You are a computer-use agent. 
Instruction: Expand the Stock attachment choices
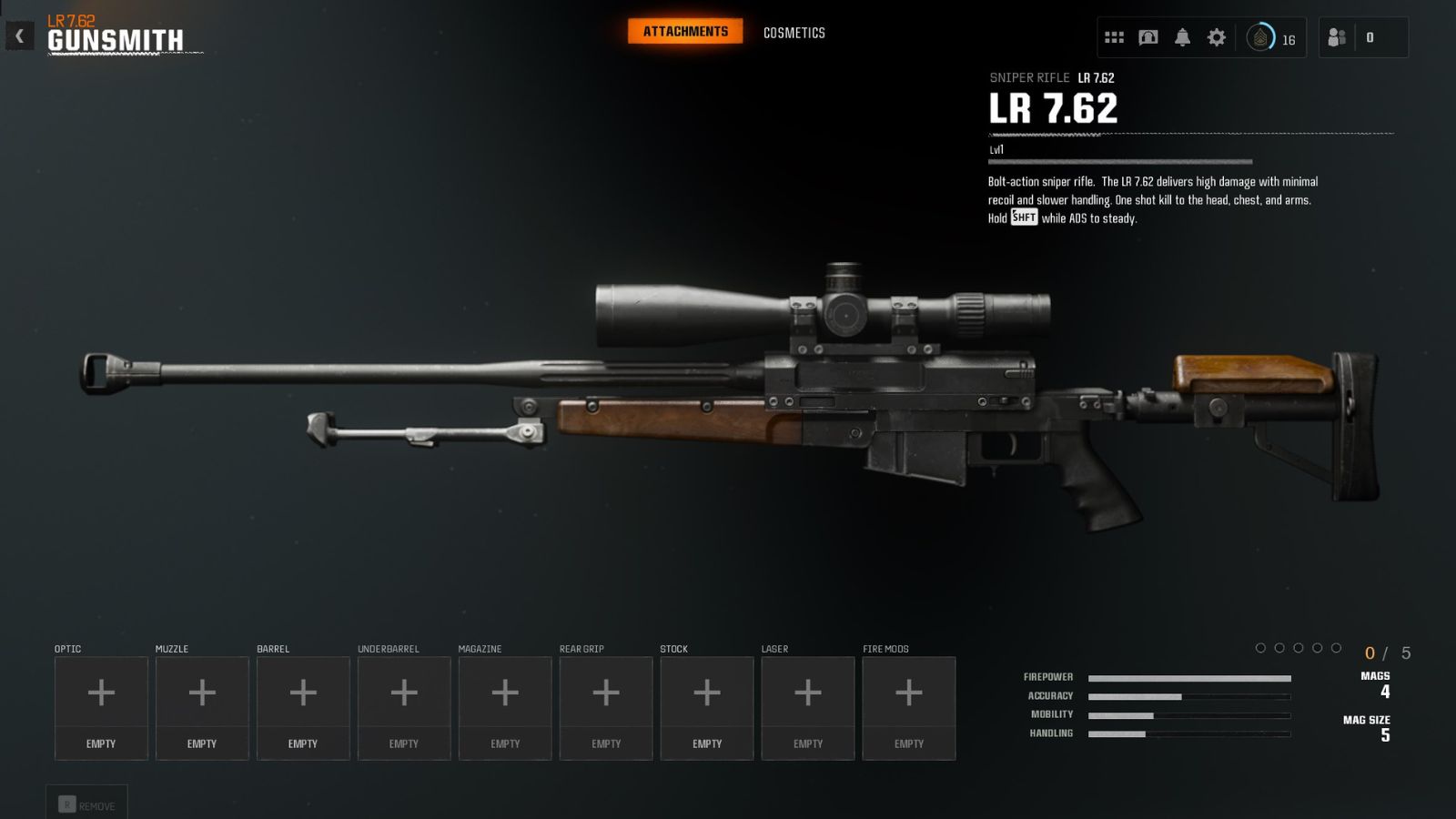tap(706, 693)
